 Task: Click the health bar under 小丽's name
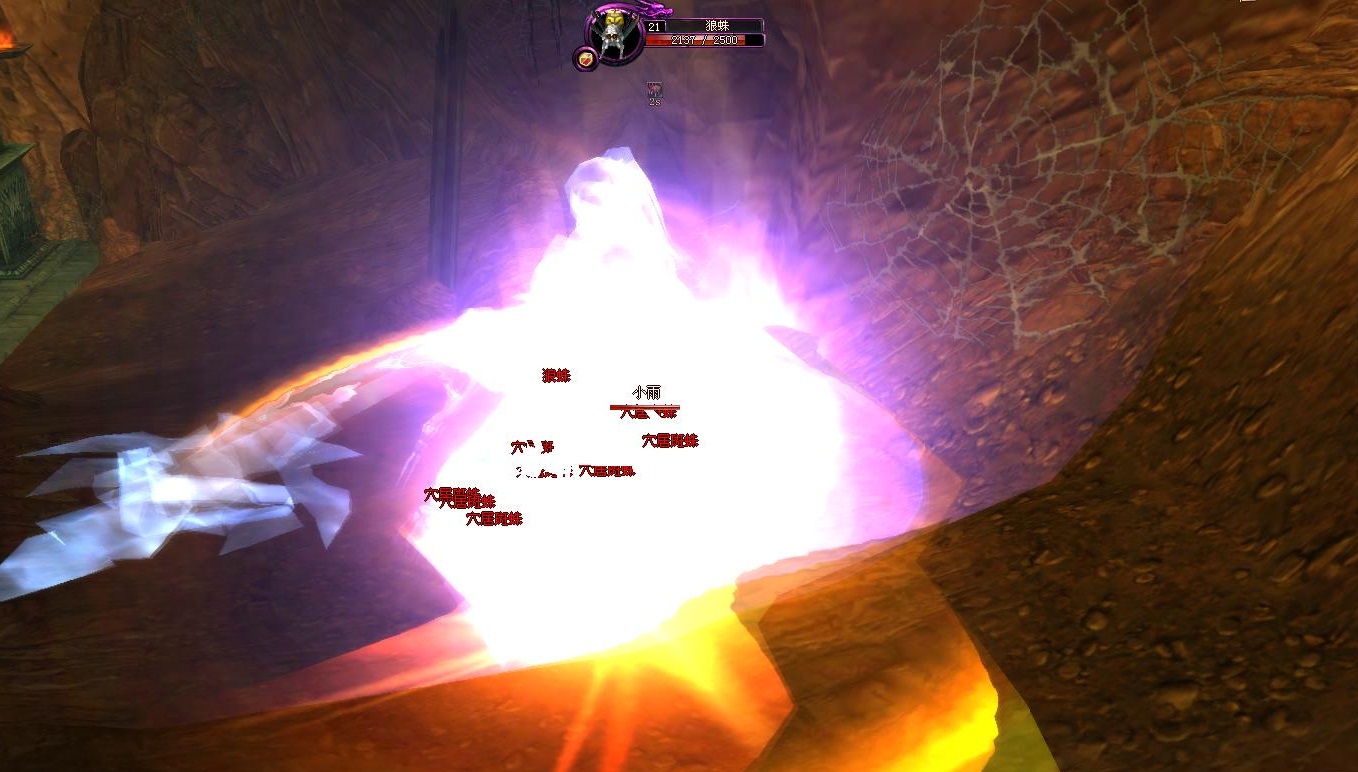pyautogui.click(x=645, y=408)
